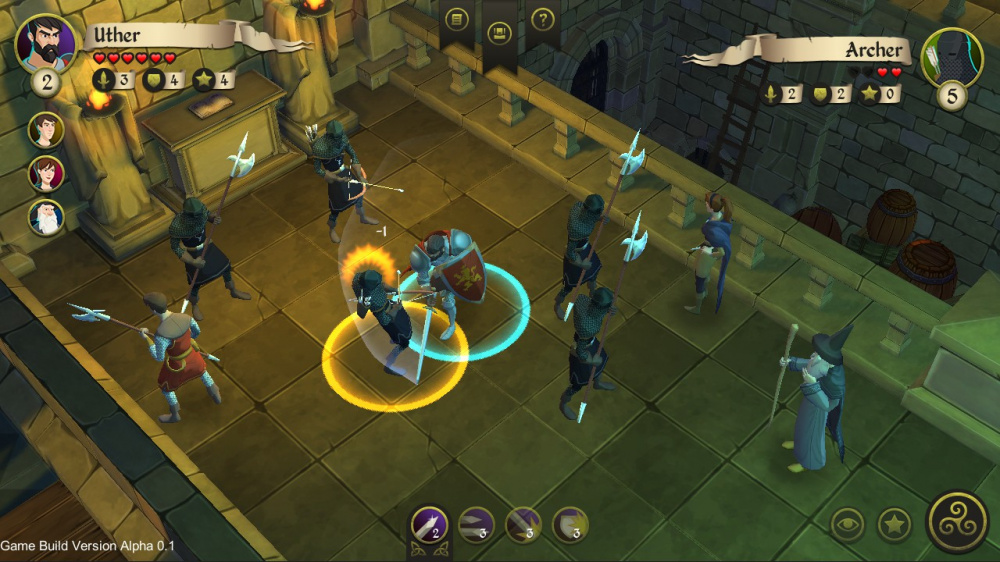Open the scroll log banner at top
Image resolution: width=1000 pixels, height=562 pixels.
click(457, 19)
